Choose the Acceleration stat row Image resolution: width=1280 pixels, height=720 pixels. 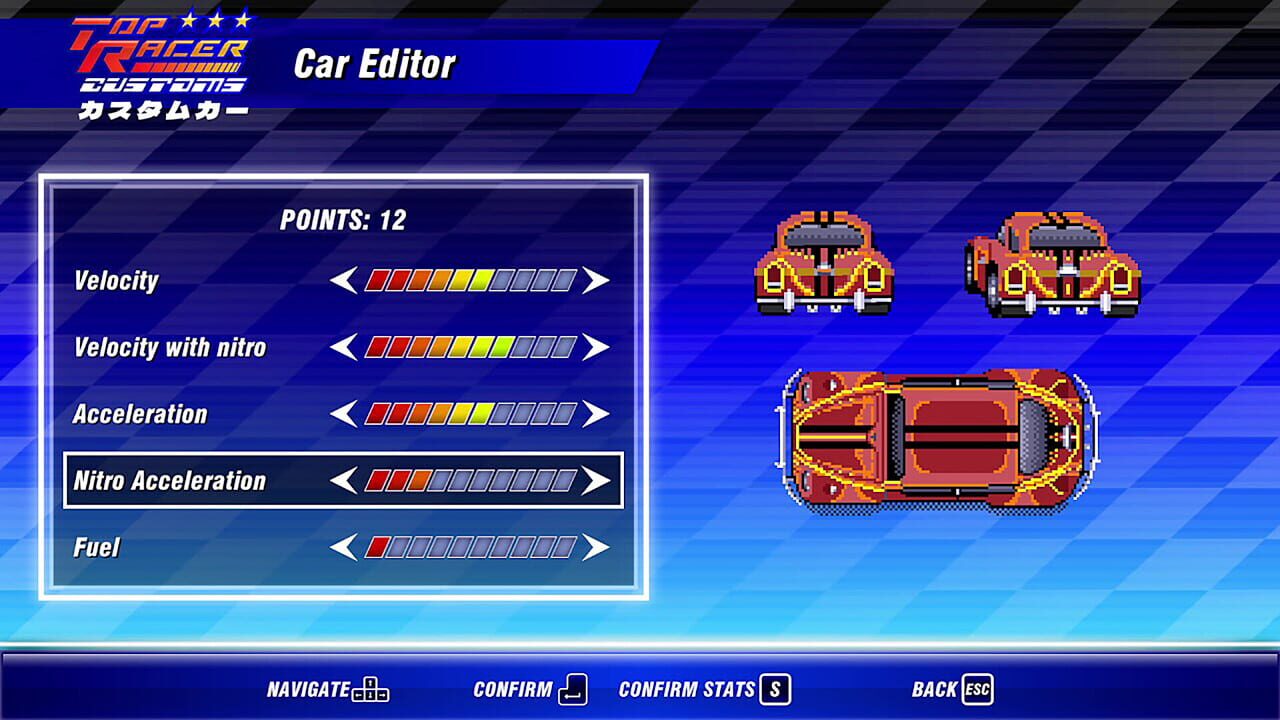pos(140,414)
